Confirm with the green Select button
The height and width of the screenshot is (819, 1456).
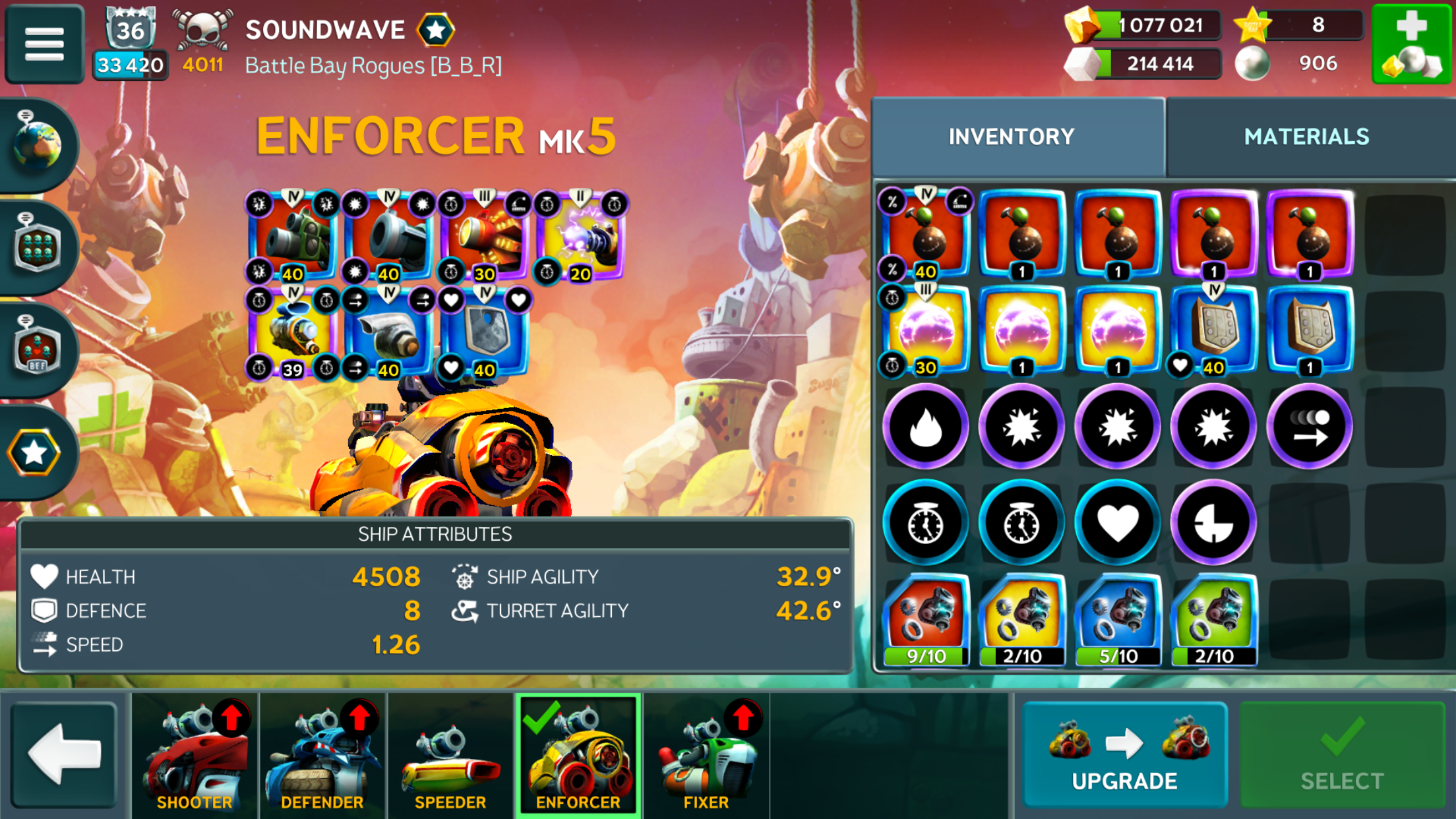[1342, 754]
